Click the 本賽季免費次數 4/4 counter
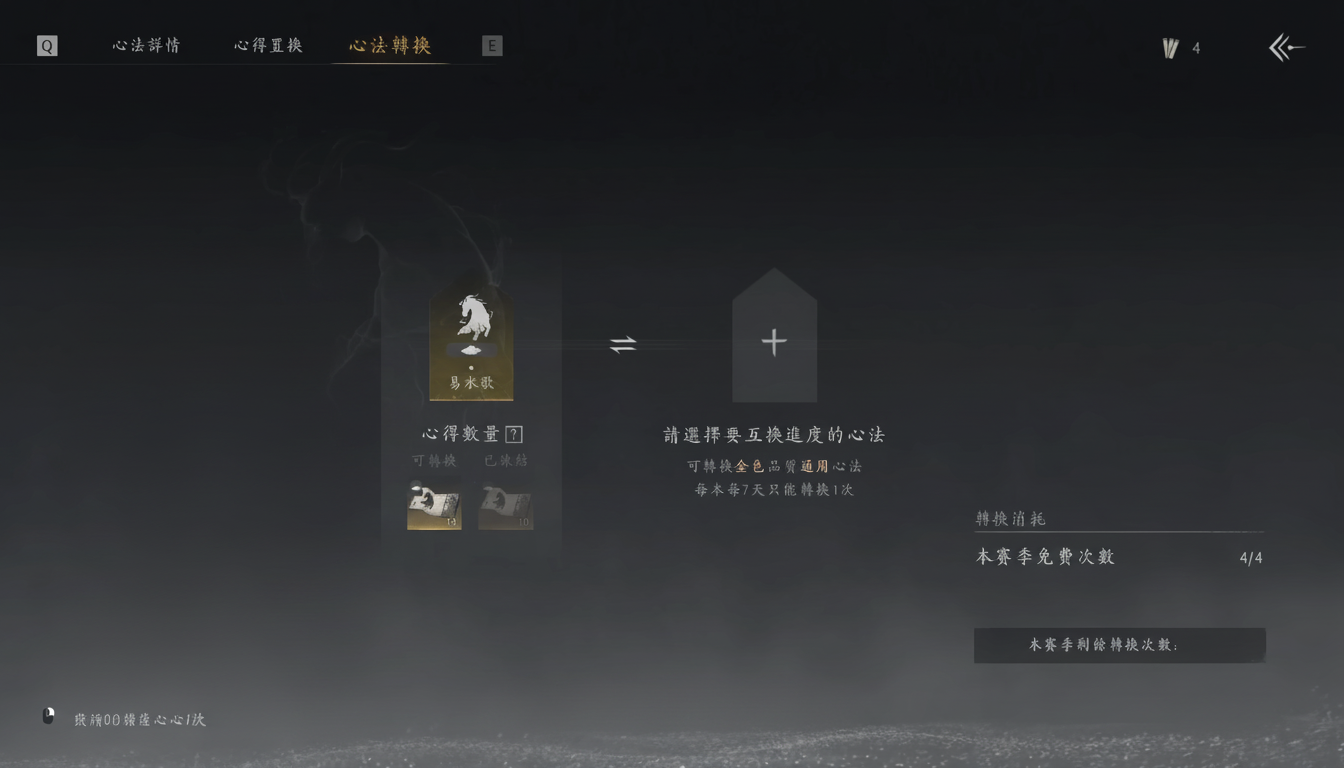1344x768 pixels. point(1045,555)
